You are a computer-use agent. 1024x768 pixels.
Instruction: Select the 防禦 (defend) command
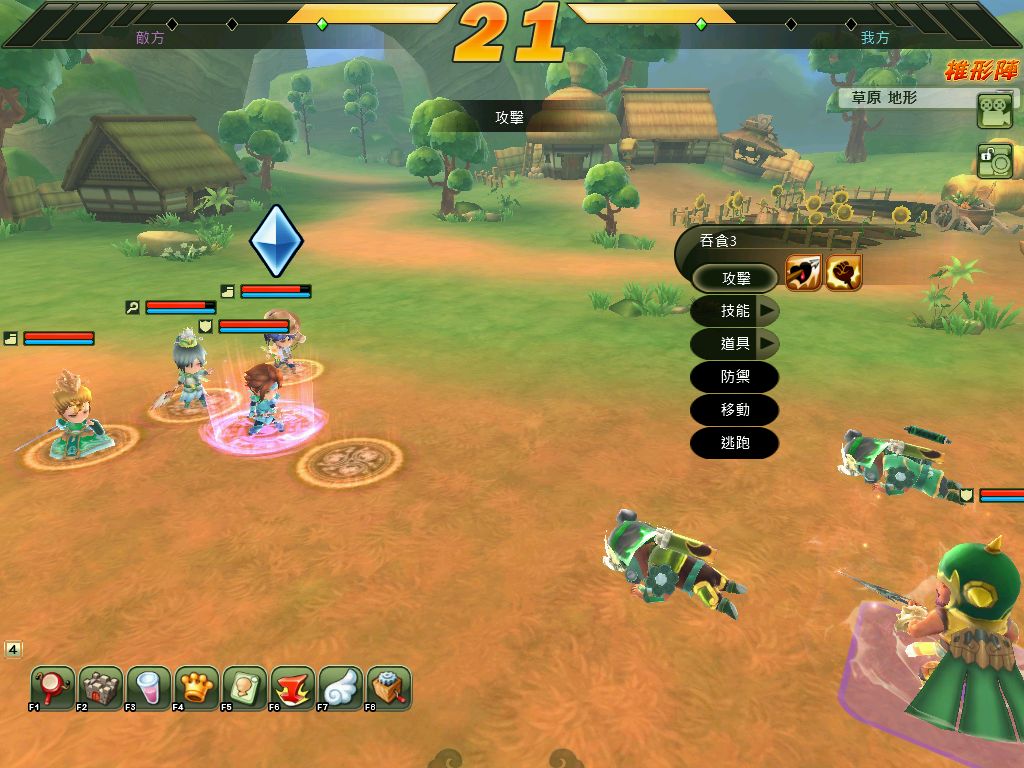point(735,377)
